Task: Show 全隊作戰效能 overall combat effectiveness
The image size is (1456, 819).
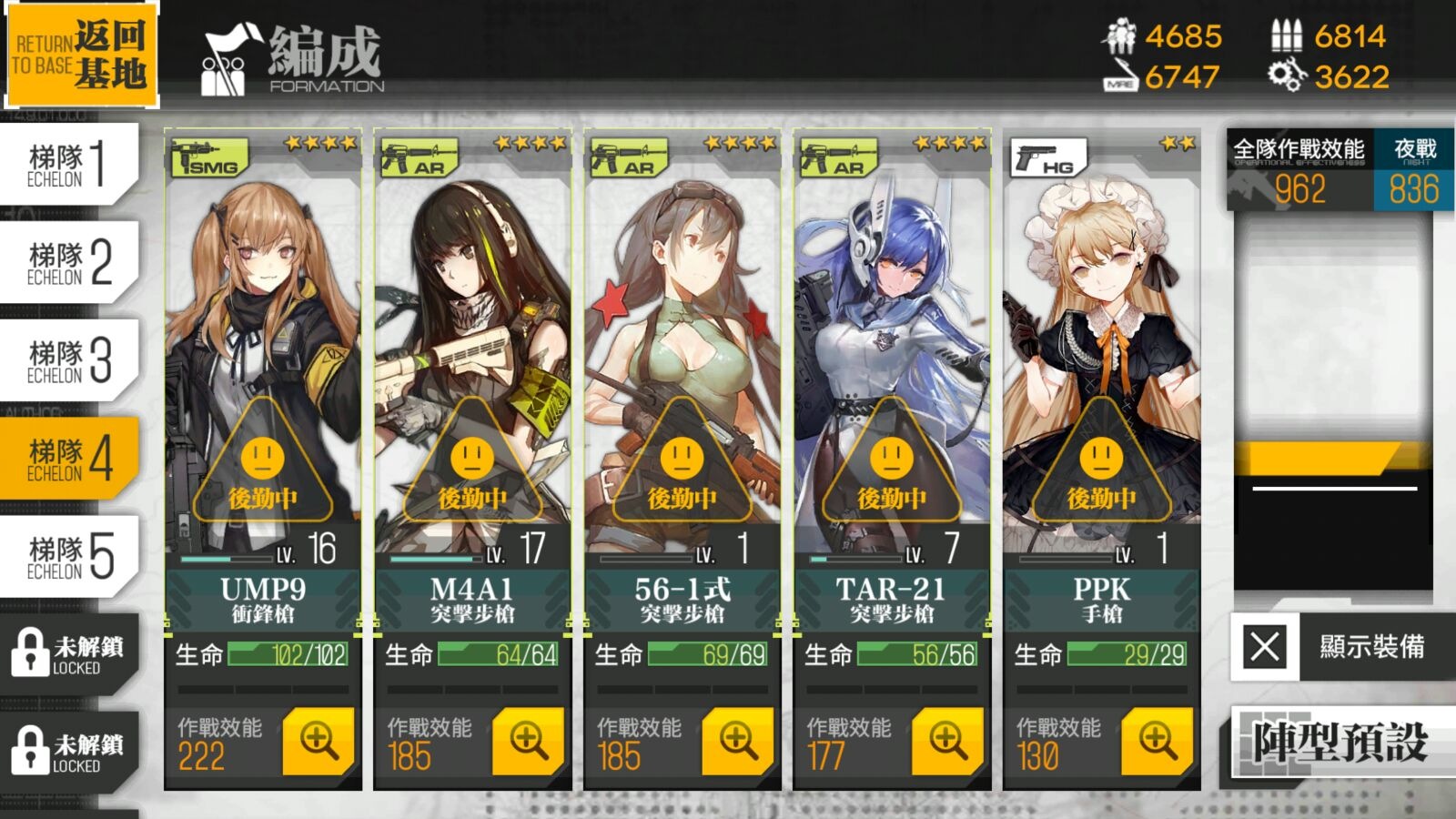Action: (x=1299, y=173)
